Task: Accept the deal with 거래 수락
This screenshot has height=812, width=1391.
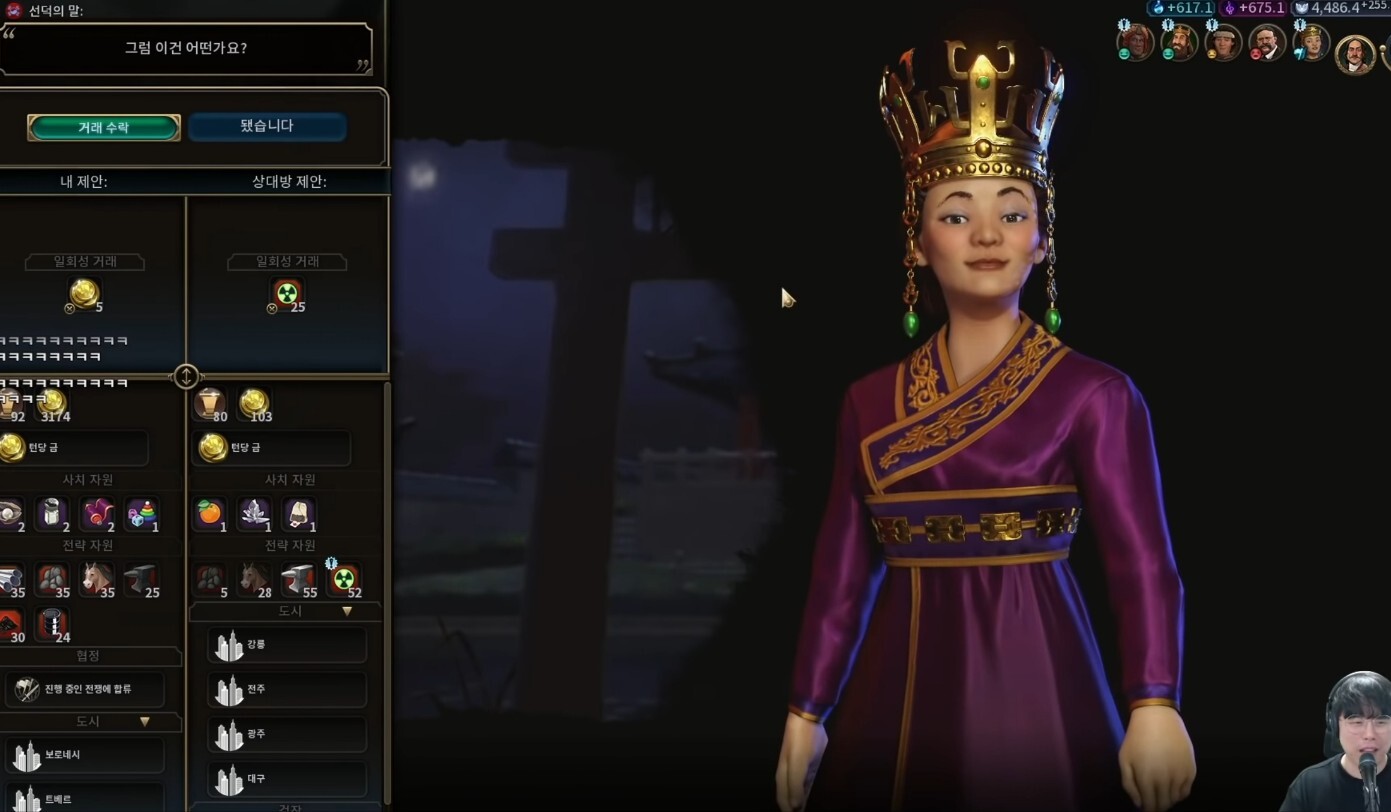Action: point(104,127)
